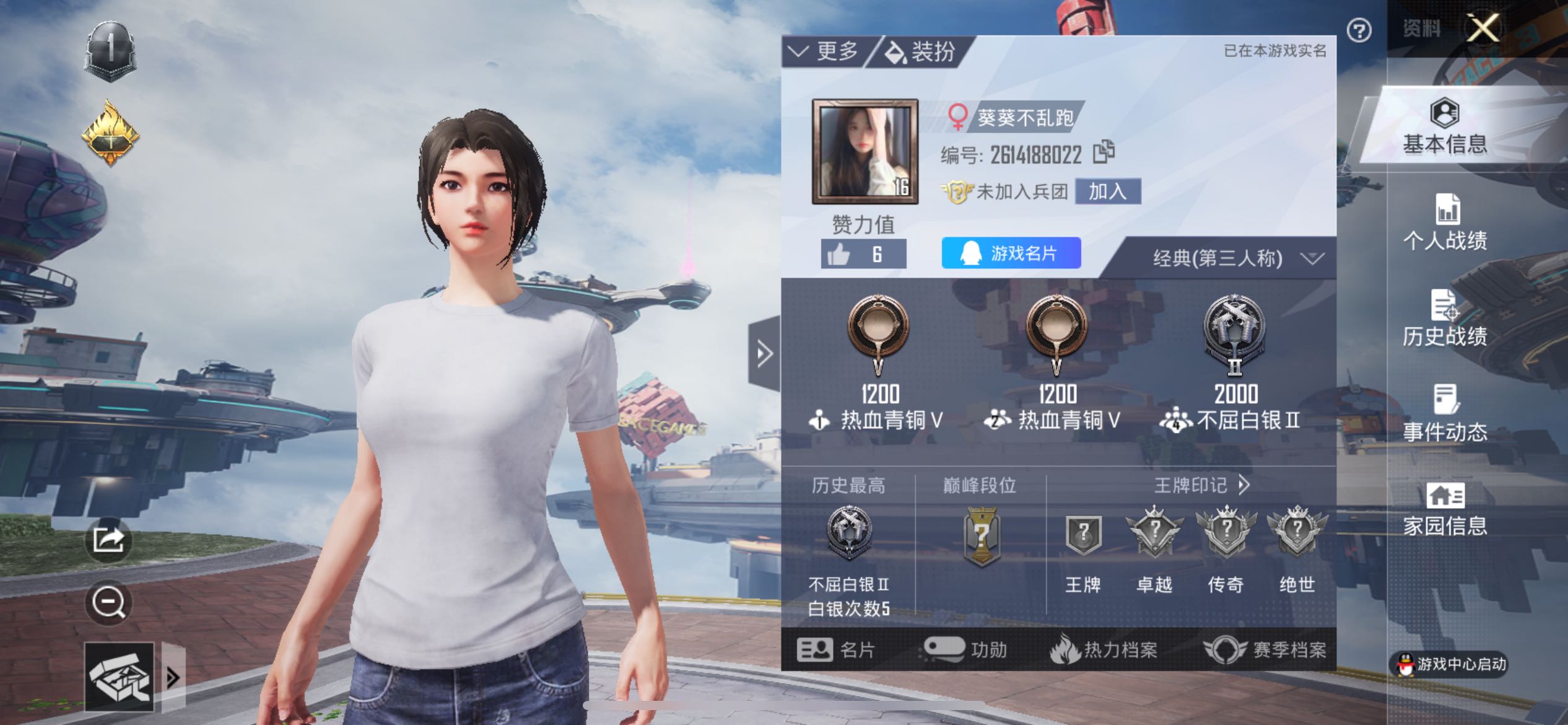This screenshot has width=1568, height=725.
Task: Switch to 个人战绩 personal stats tab
Action: point(1445,222)
